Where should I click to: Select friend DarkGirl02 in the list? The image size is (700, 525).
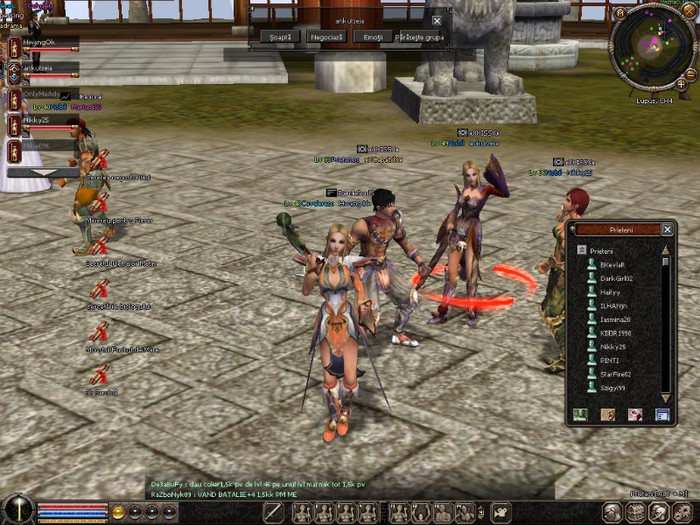click(x=616, y=278)
